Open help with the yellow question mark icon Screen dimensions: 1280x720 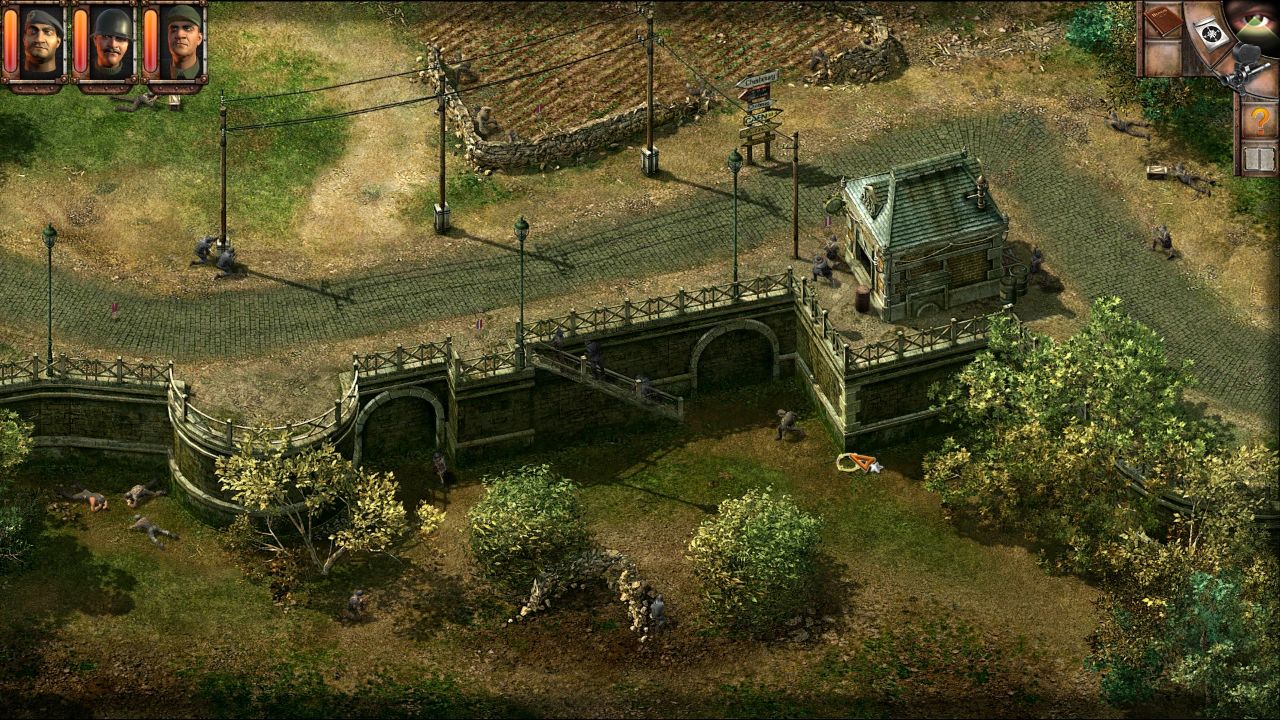pos(1259,118)
